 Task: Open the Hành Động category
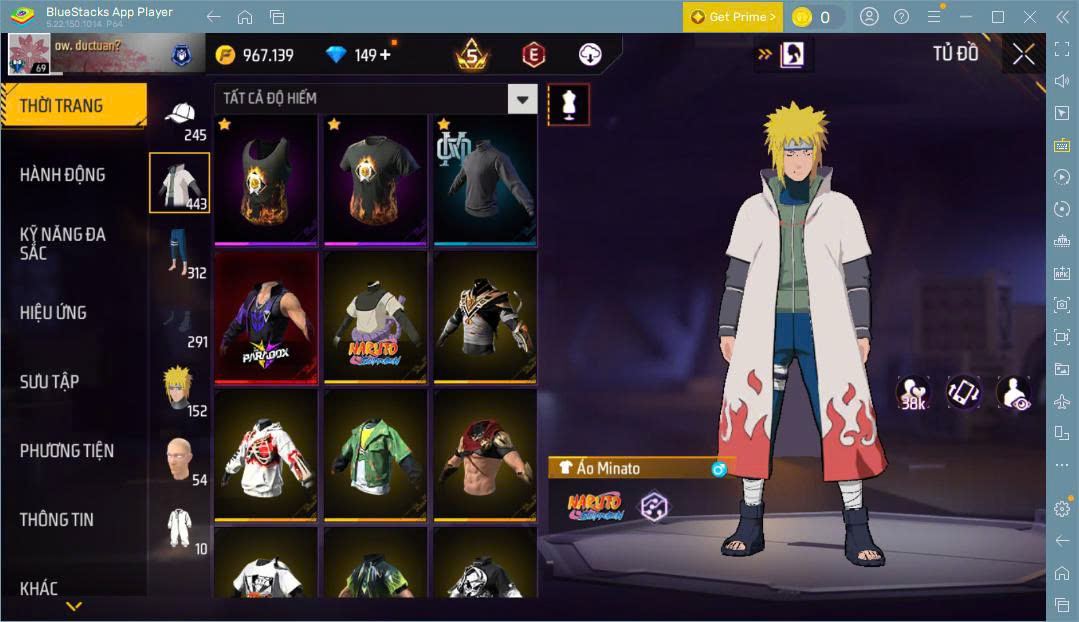pyautogui.click(x=62, y=175)
